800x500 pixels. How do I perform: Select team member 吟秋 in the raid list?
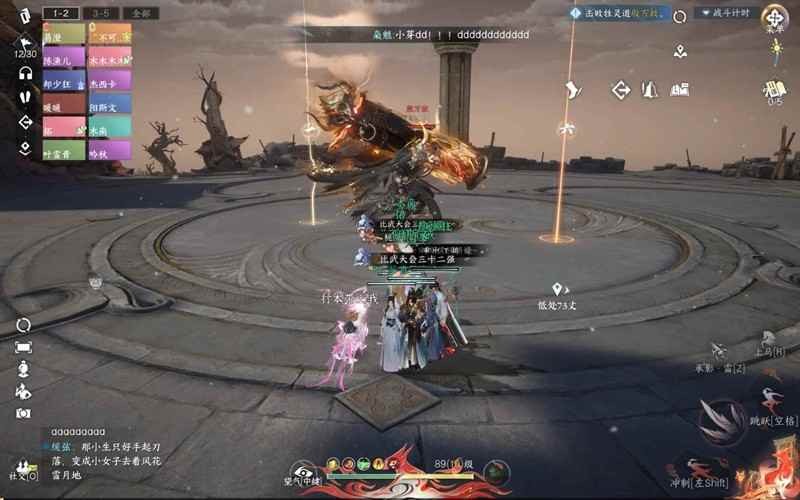pos(109,151)
